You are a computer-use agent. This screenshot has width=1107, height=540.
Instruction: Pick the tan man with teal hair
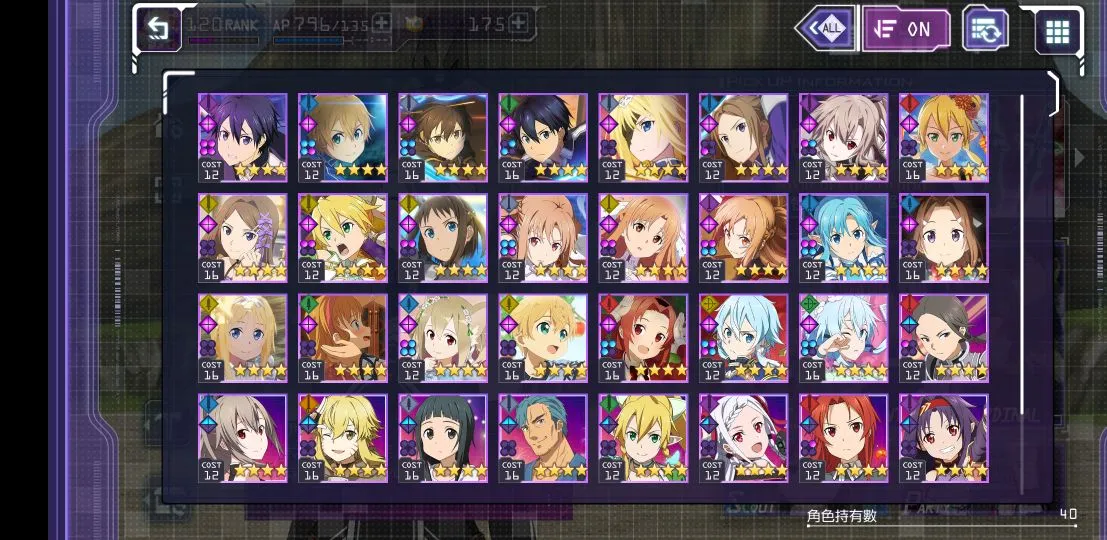click(x=543, y=438)
